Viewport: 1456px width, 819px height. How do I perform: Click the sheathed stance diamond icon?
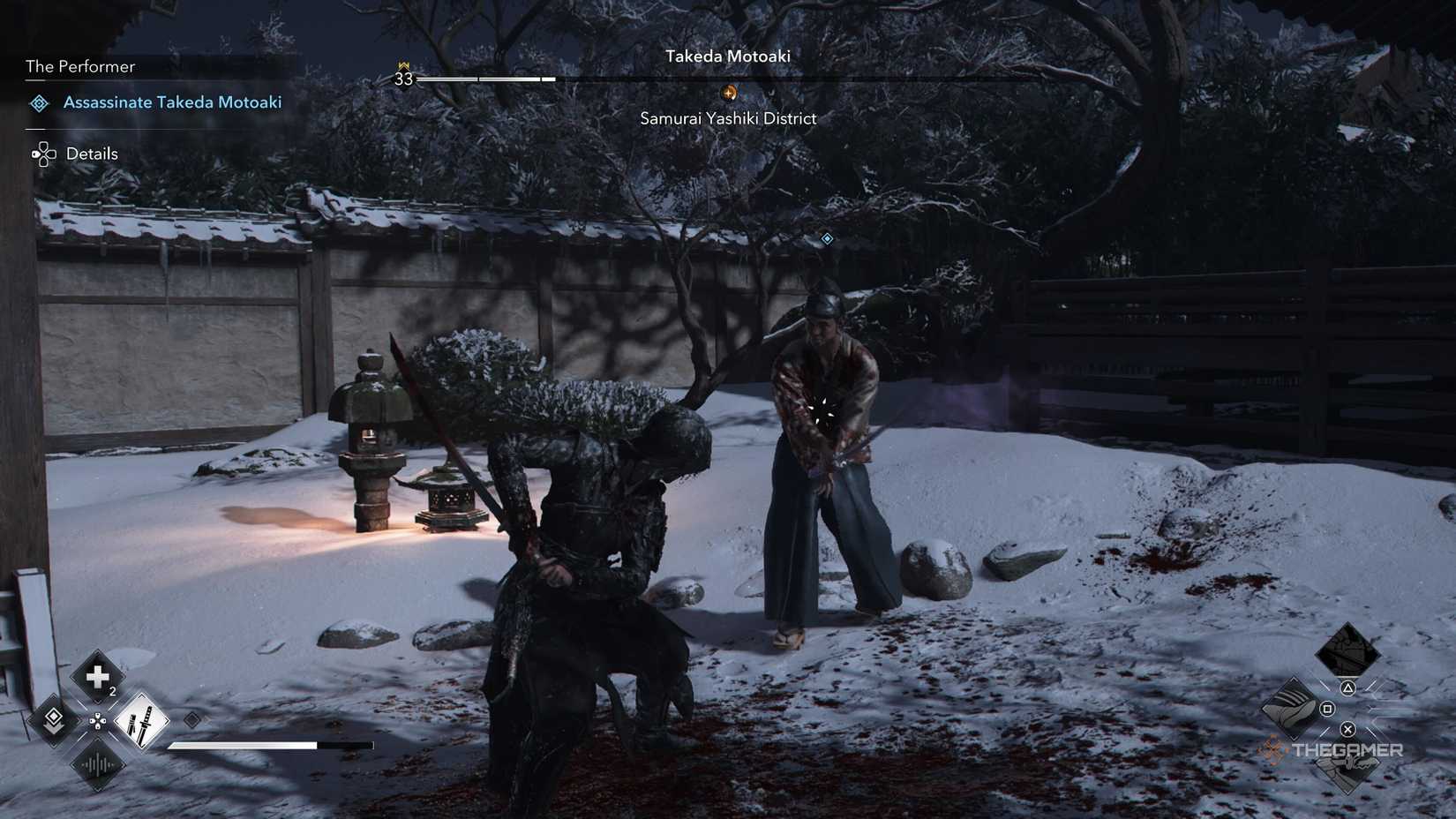pyautogui.click(x=53, y=719)
